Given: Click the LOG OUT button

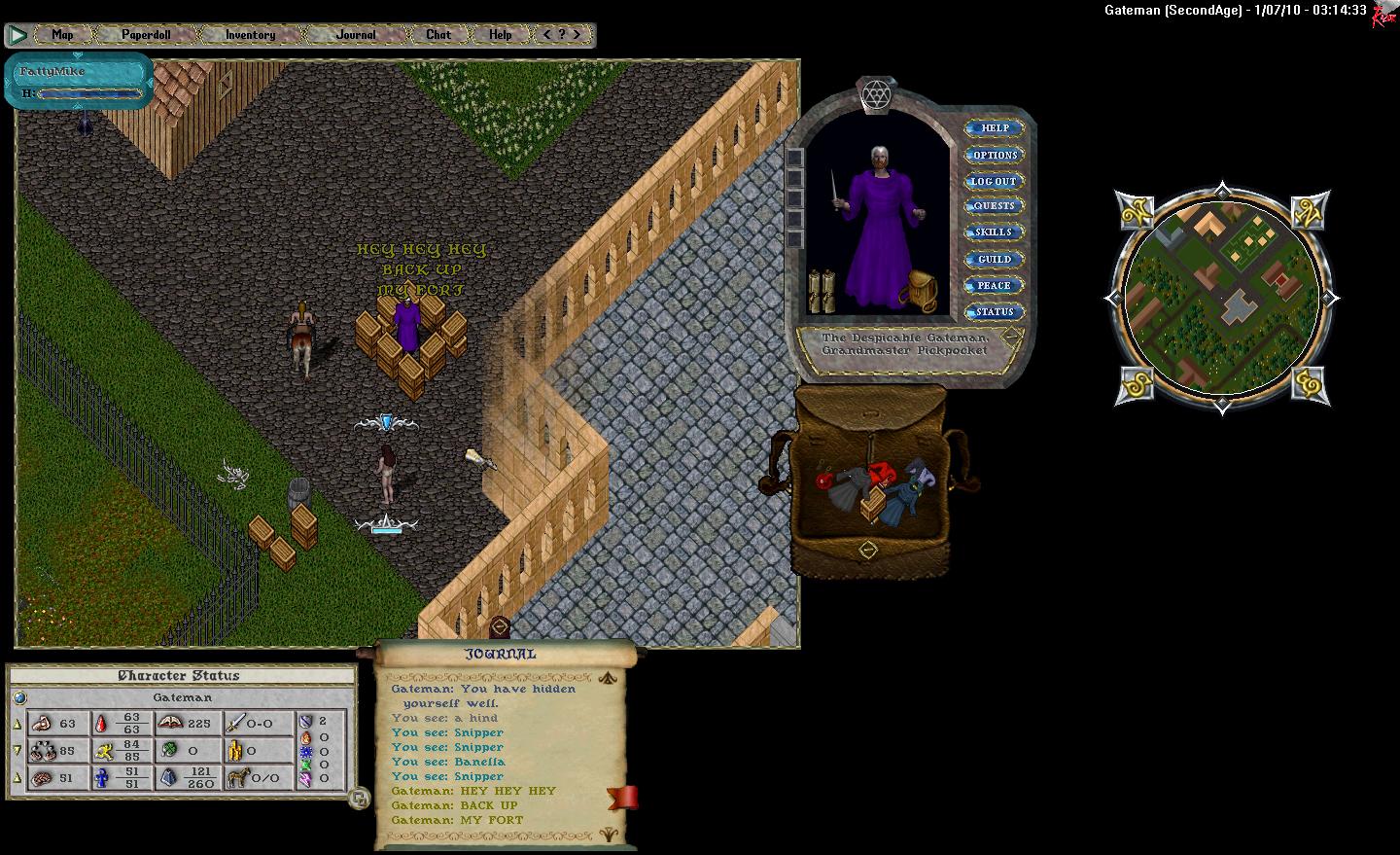Looking at the screenshot, I should (x=994, y=181).
